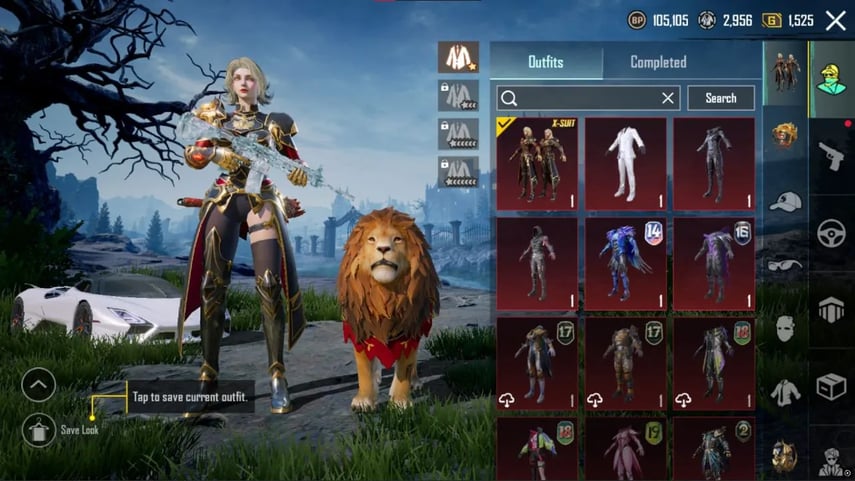The image size is (855, 481).
Task: Switch to the Completed tab
Action: click(658, 62)
